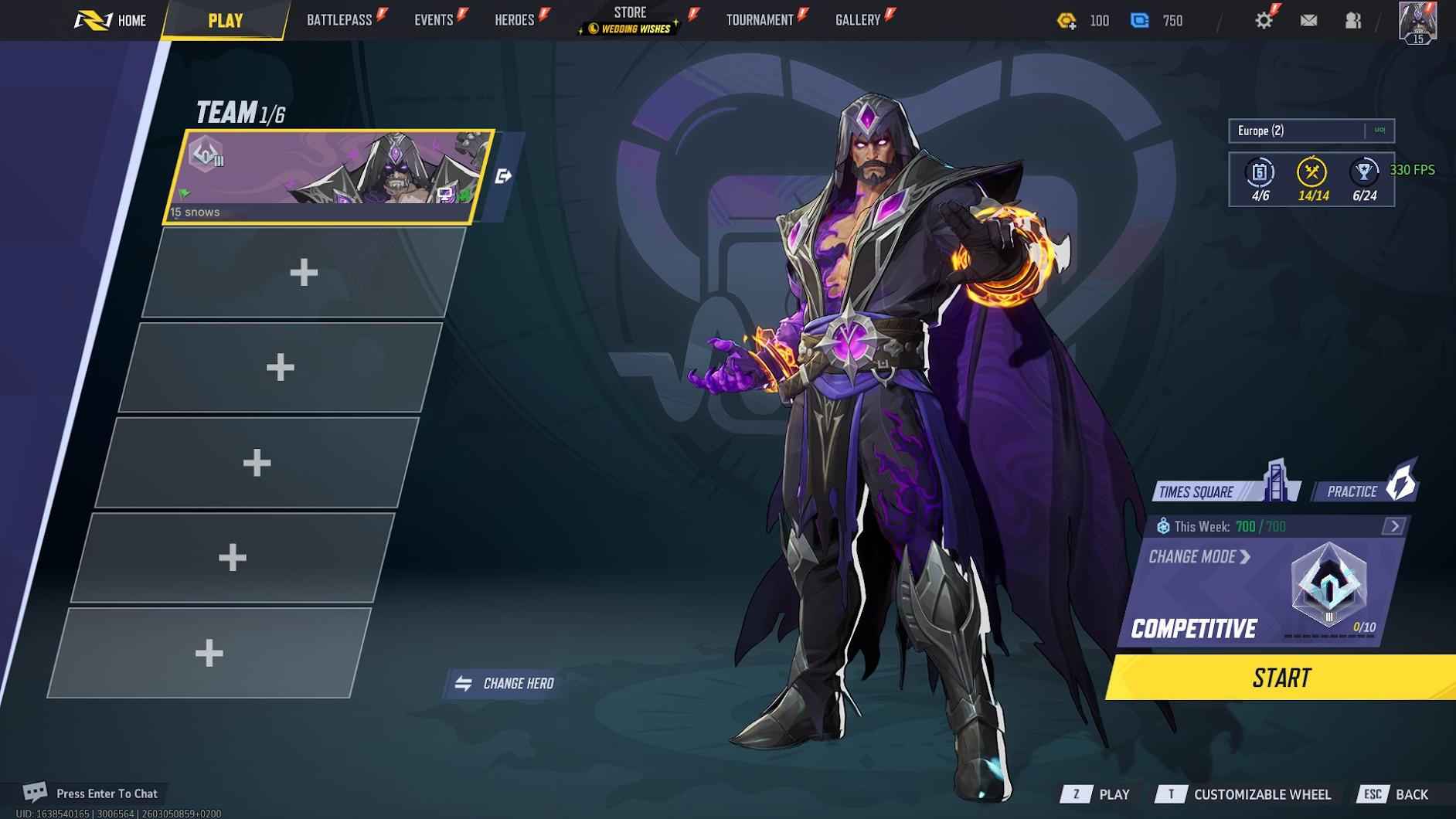1456x819 pixels.
Task: Open This Week reward details chevron
Action: [x=1394, y=525]
